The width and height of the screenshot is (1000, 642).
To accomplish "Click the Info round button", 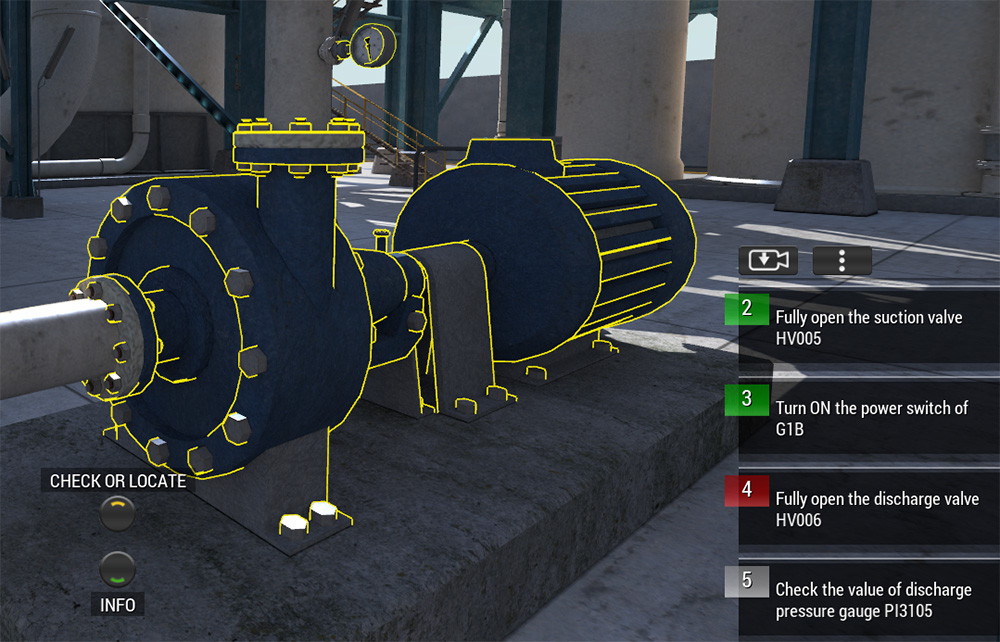I will 118,570.
